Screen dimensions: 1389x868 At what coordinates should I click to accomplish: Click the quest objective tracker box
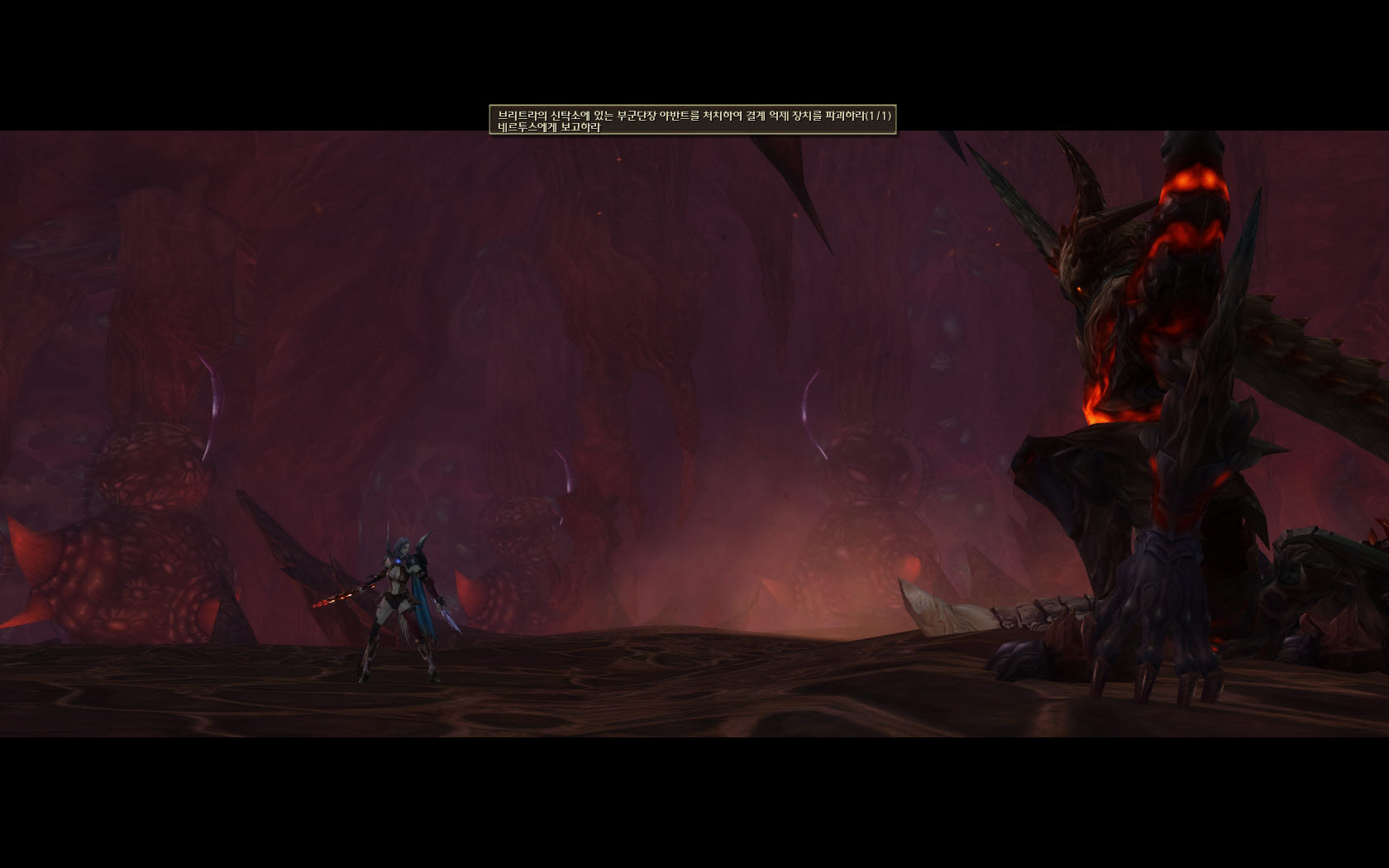click(693, 121)
